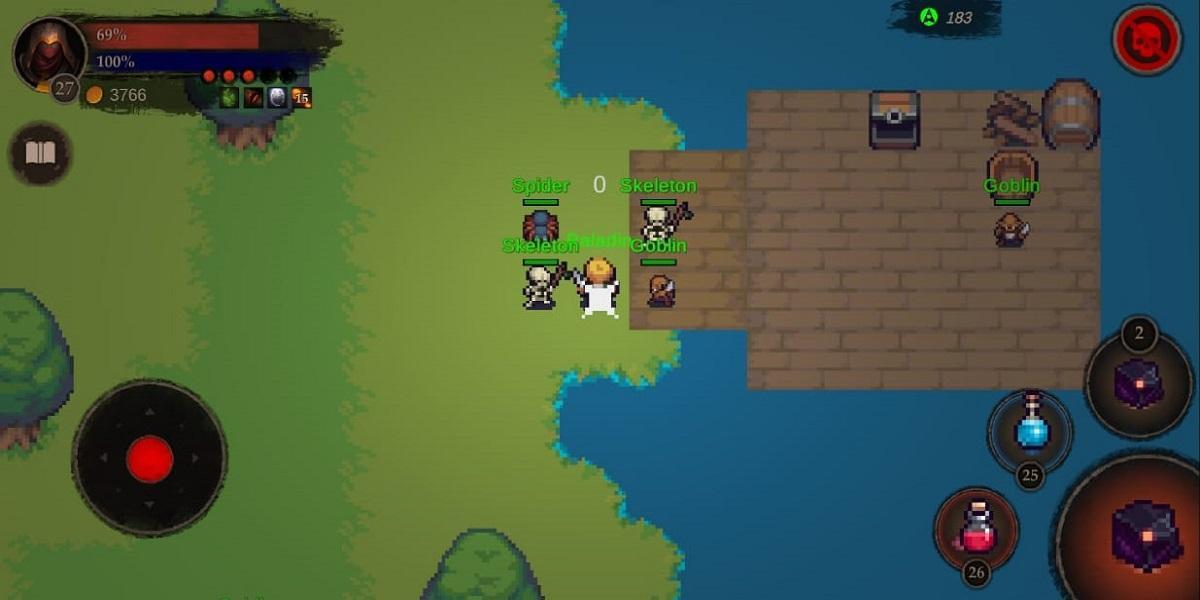Toggle the red skull button
The image size is (1200, 600).
pyautogui.click(x=1146, y=40)
